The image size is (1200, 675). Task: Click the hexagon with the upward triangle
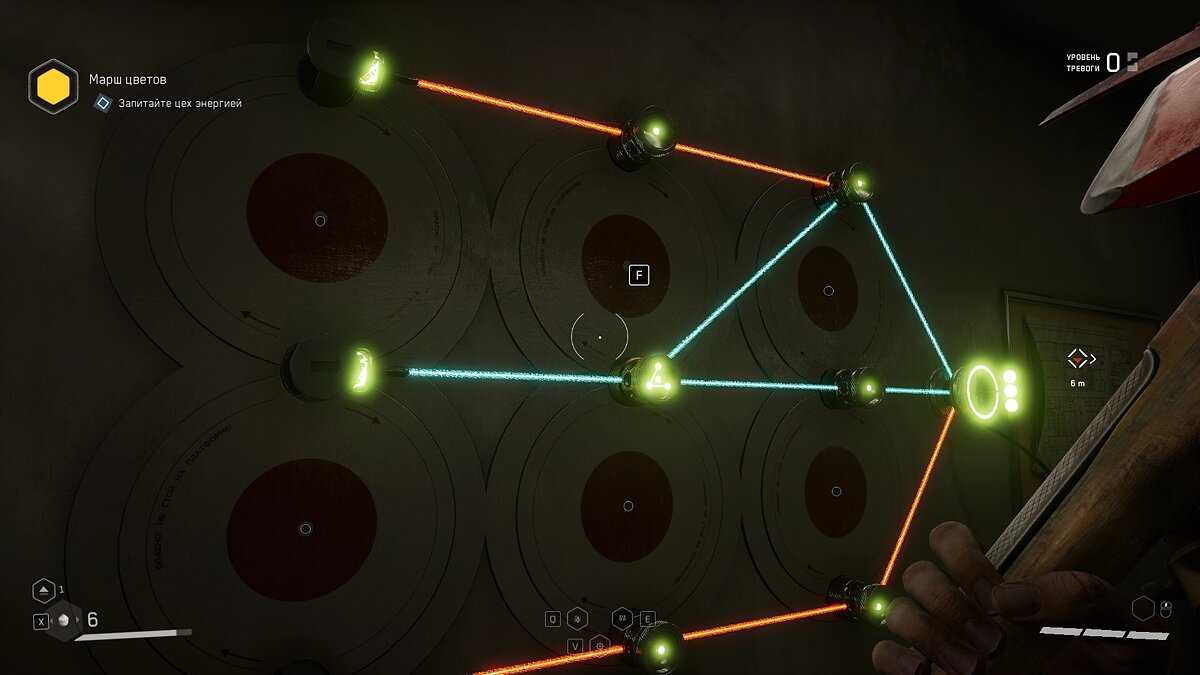point(43,591)
